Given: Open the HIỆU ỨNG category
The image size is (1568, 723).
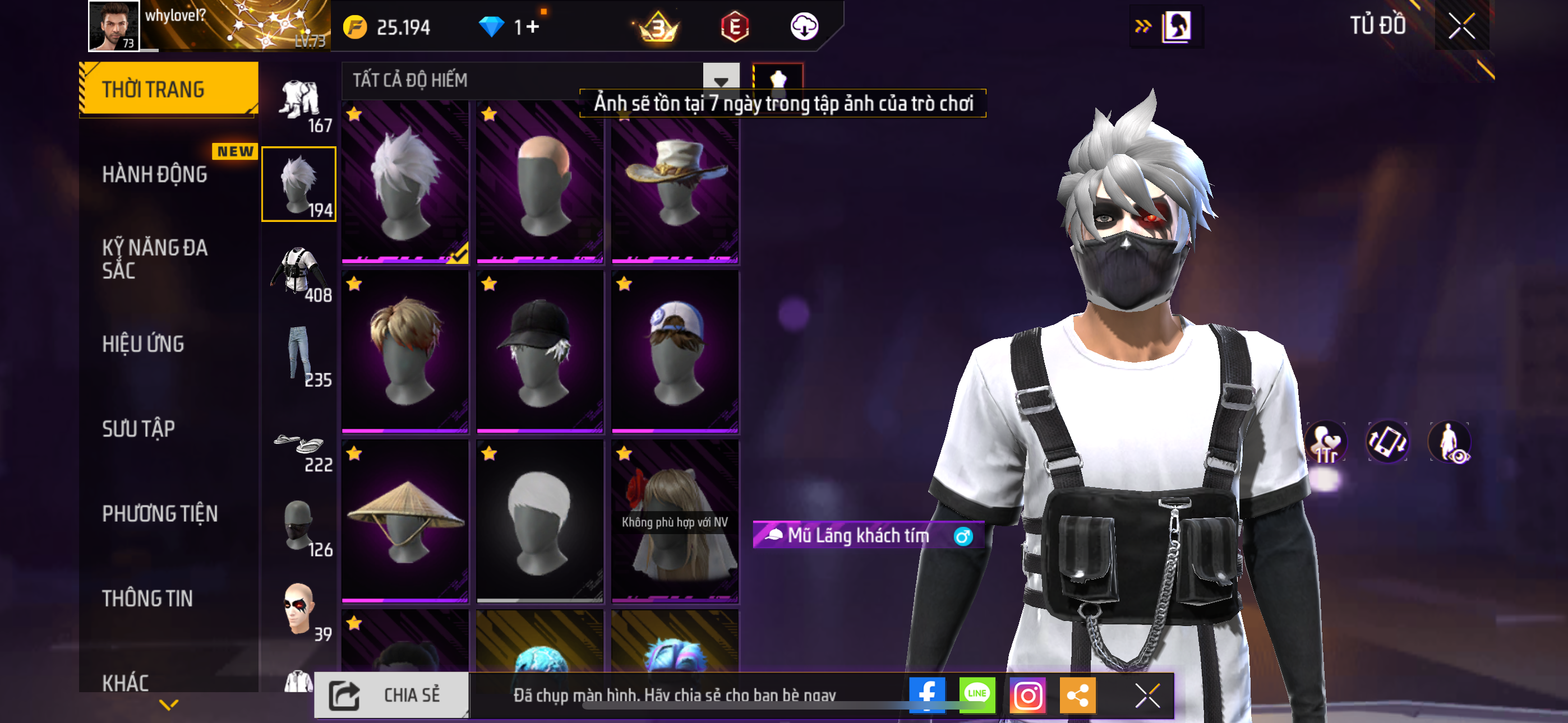Looking at the screenshot, I should point(143,344).
